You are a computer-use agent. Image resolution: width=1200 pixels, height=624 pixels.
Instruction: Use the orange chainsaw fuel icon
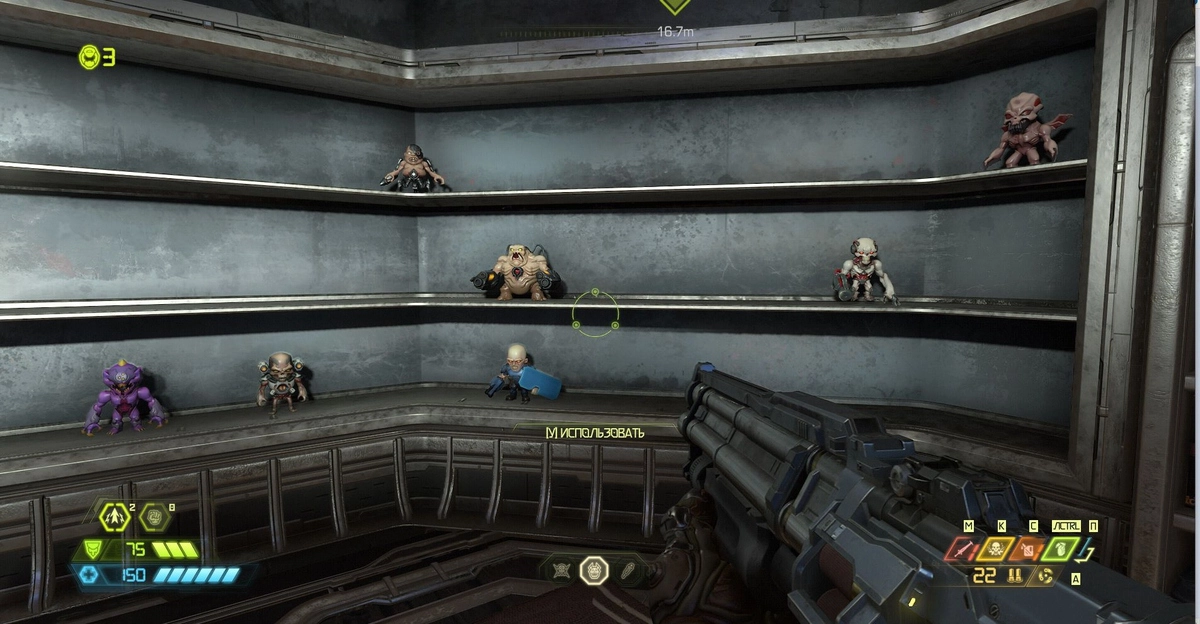pyautogui.click(x=1029, y=549)
